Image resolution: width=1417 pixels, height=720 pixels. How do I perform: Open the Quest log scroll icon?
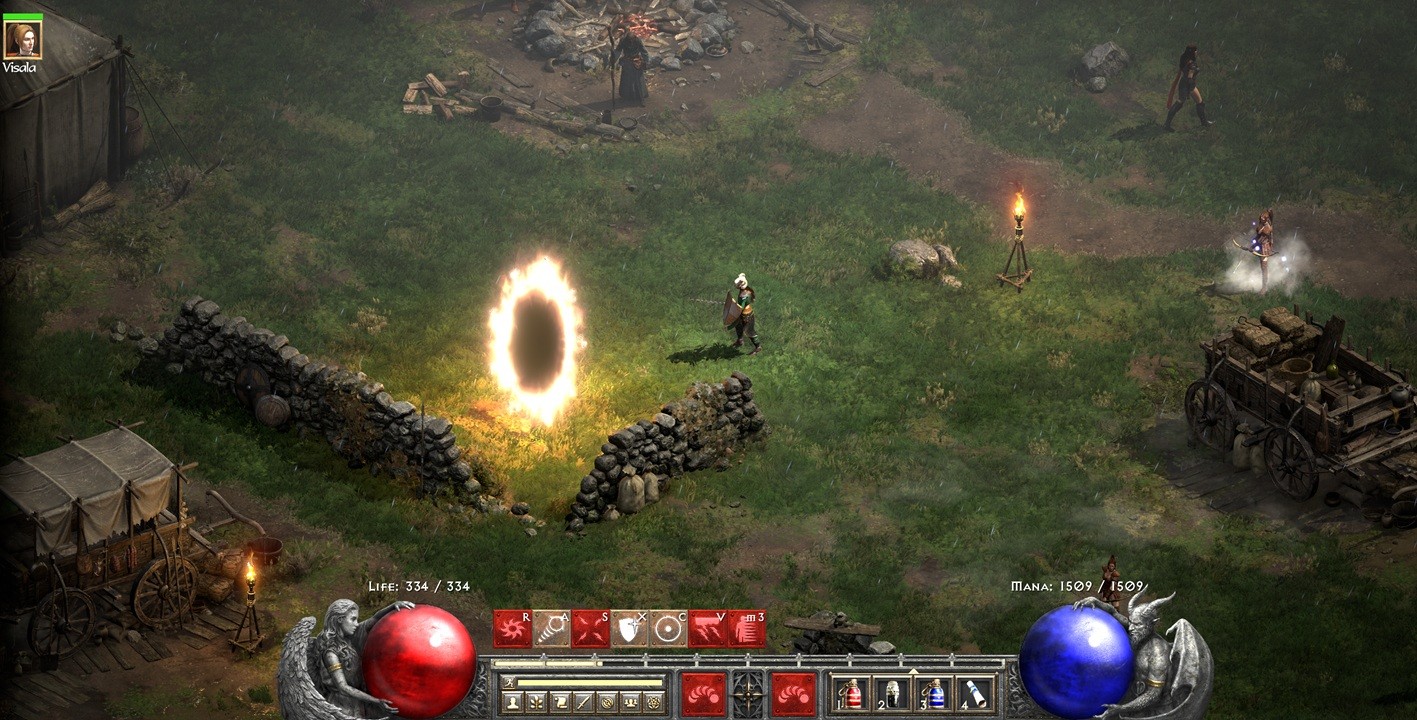[x=558, y=701]
